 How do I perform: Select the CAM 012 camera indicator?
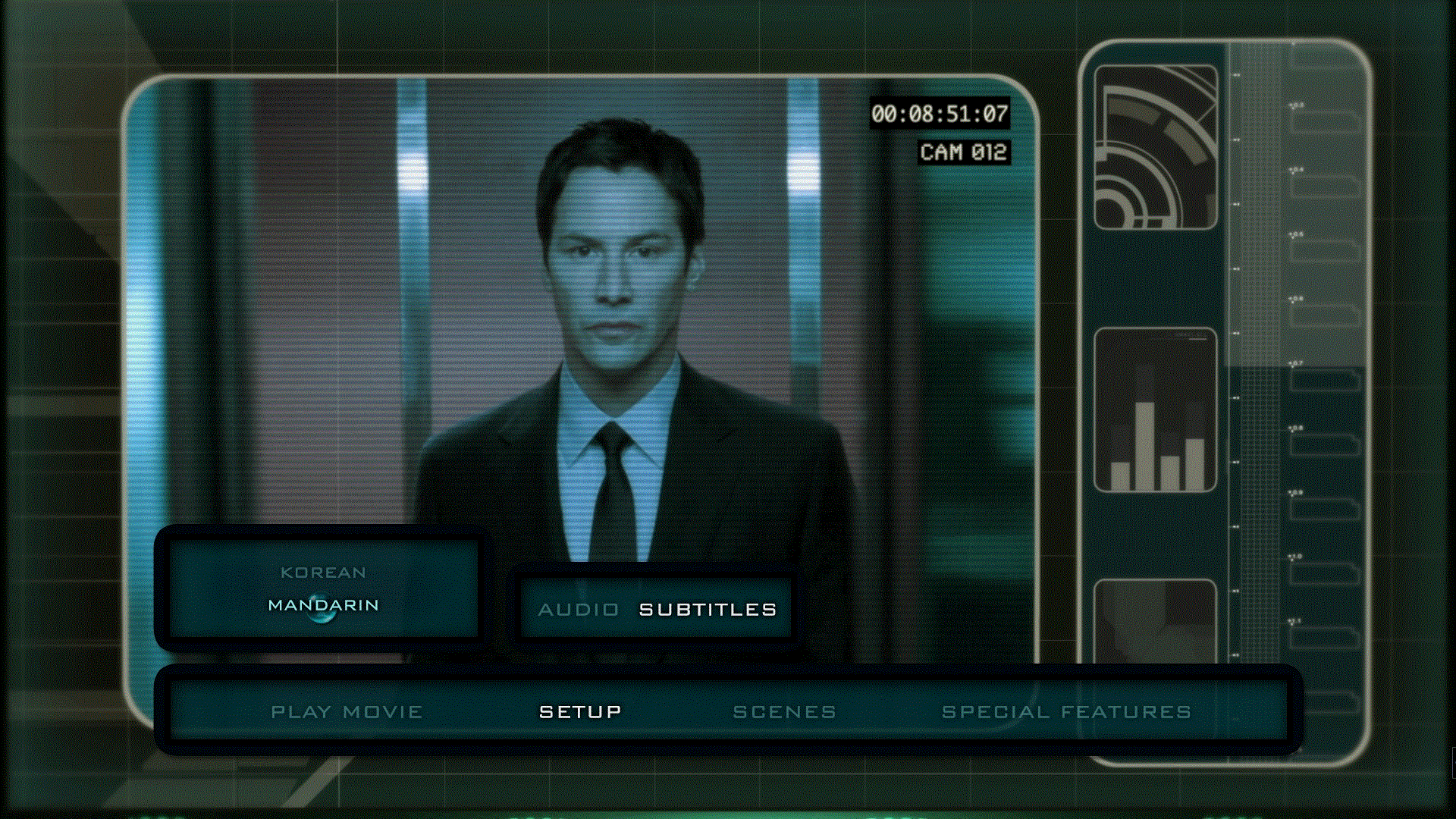(966, 152)
